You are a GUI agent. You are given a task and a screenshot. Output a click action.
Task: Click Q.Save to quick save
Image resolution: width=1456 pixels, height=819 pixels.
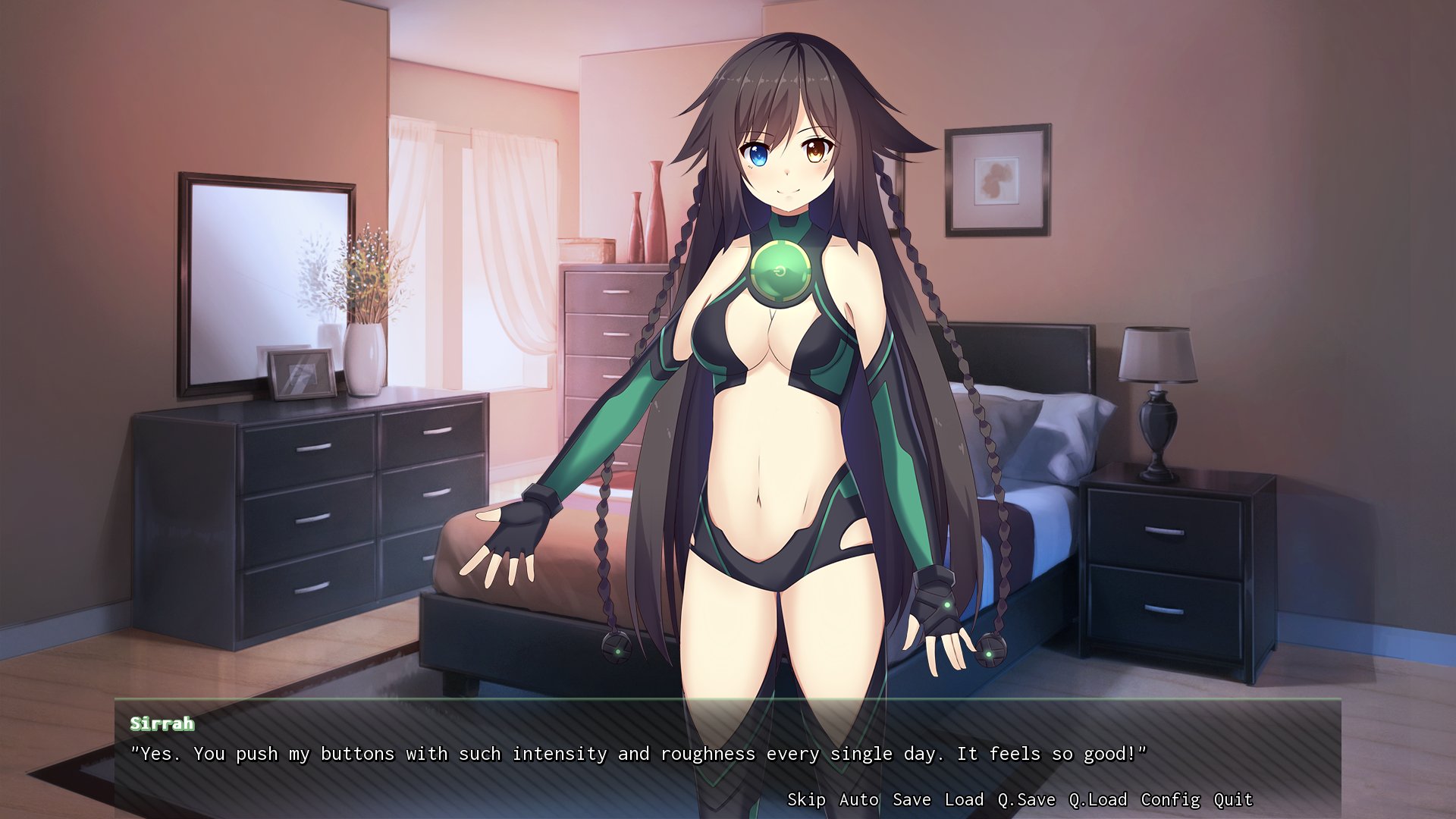click(x=1026, y=799)
